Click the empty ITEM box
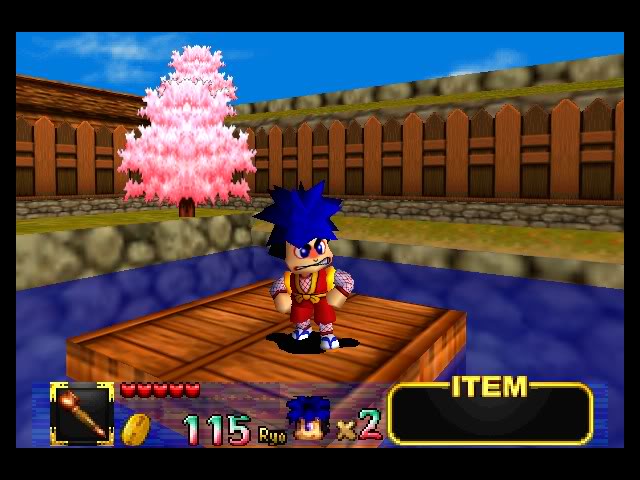The image size is (640, 480). (490, 415)
